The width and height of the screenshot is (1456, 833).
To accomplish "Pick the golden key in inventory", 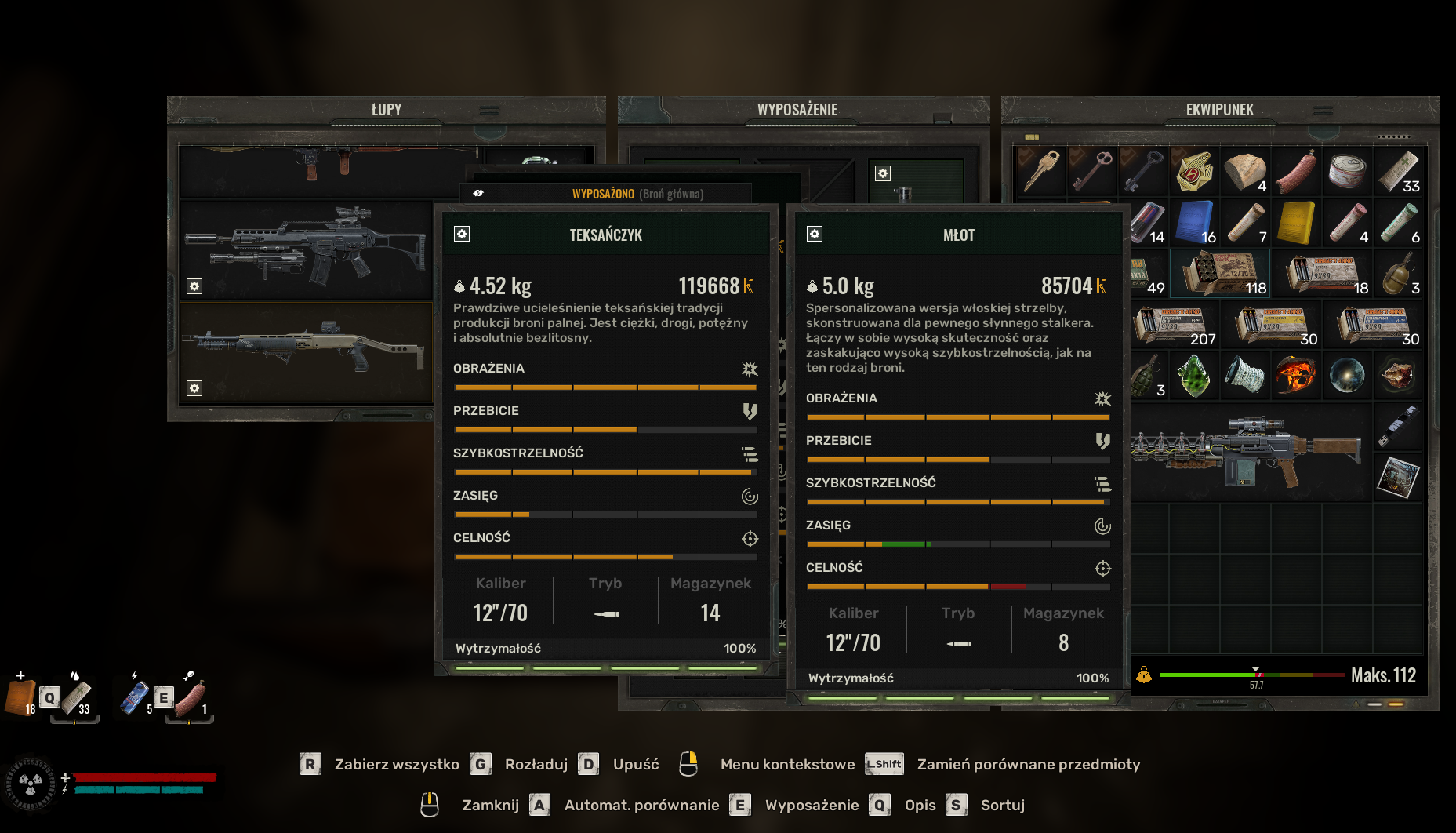I will click(1040, 170).
